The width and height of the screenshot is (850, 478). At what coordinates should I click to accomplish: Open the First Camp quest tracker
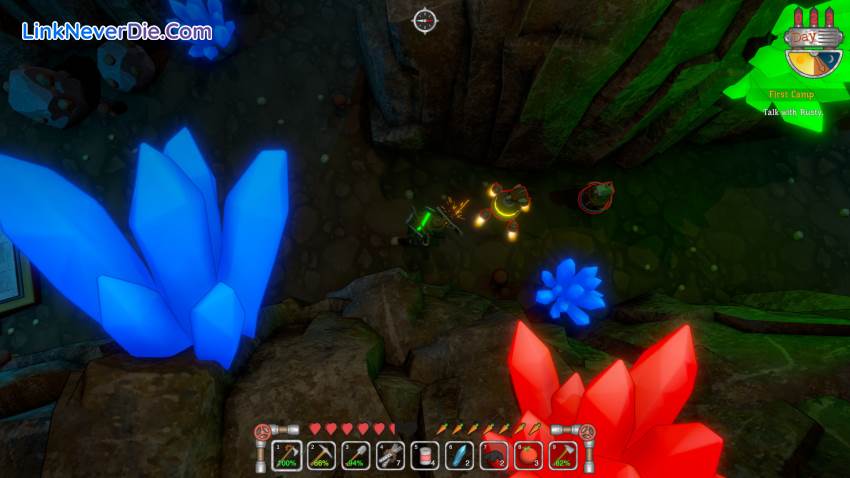(x=791, y=94)
